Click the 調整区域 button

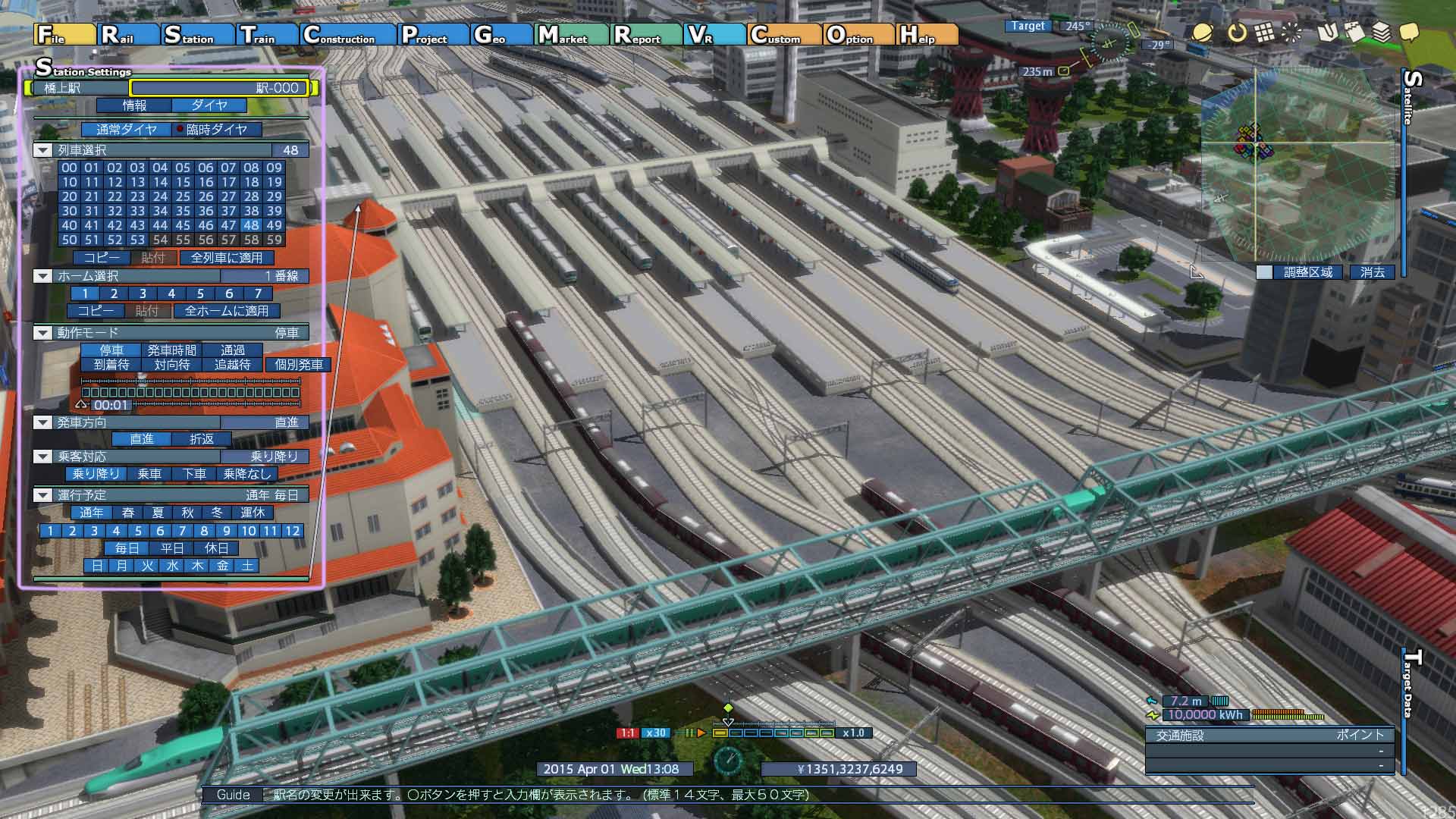tap(1307, 272)
